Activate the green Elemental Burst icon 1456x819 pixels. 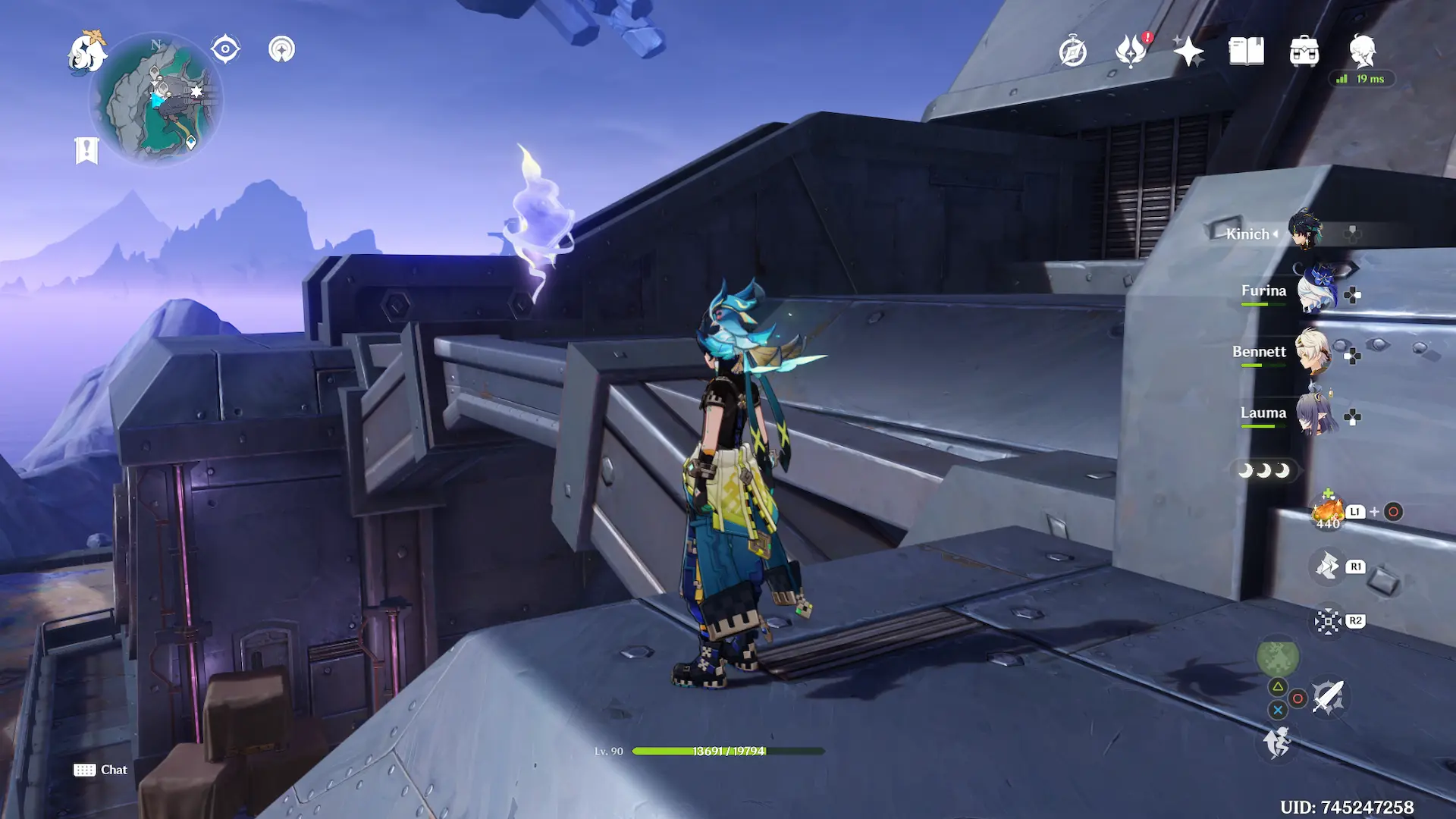[x=1278, y=657]
